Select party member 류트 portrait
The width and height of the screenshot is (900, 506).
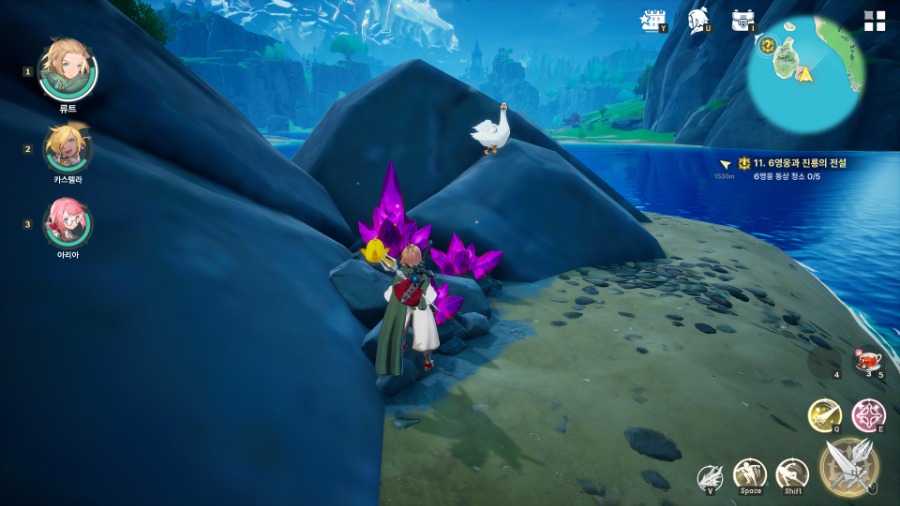click(67, 70)
